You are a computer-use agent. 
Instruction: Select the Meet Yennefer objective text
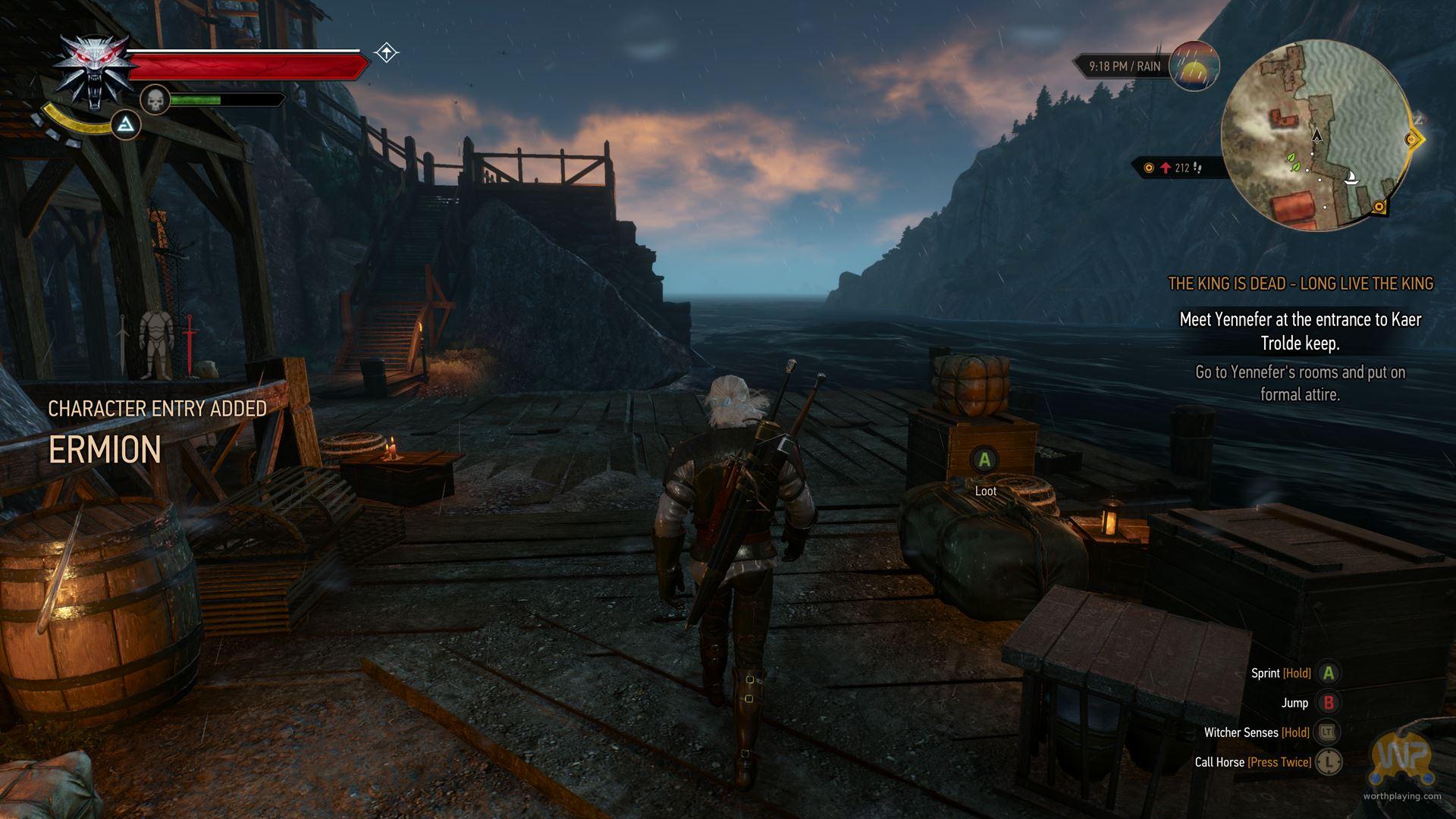[1300, 331]
